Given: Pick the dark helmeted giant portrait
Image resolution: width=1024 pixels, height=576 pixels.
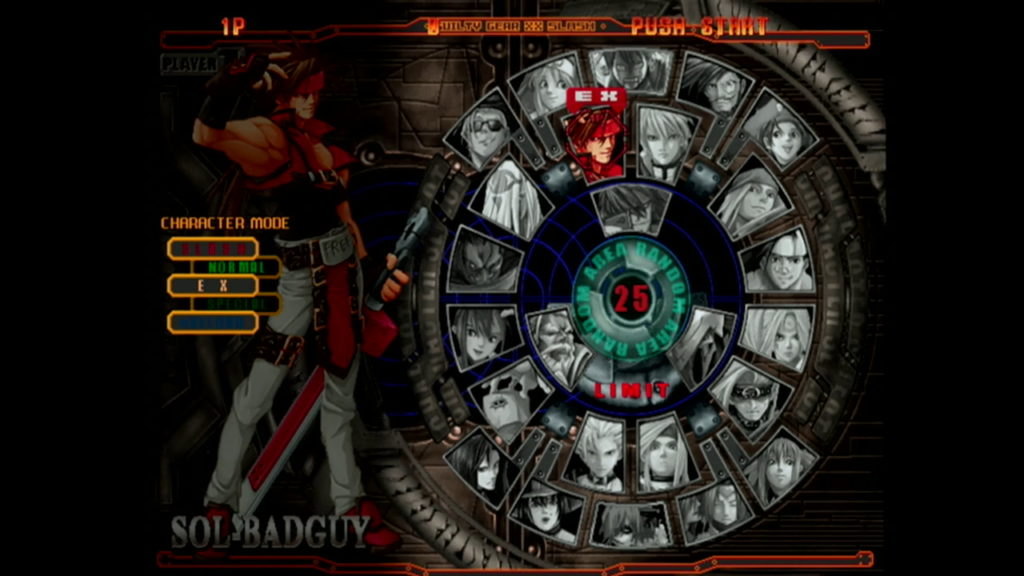Looking at the screenshot, I should (484, 259).
